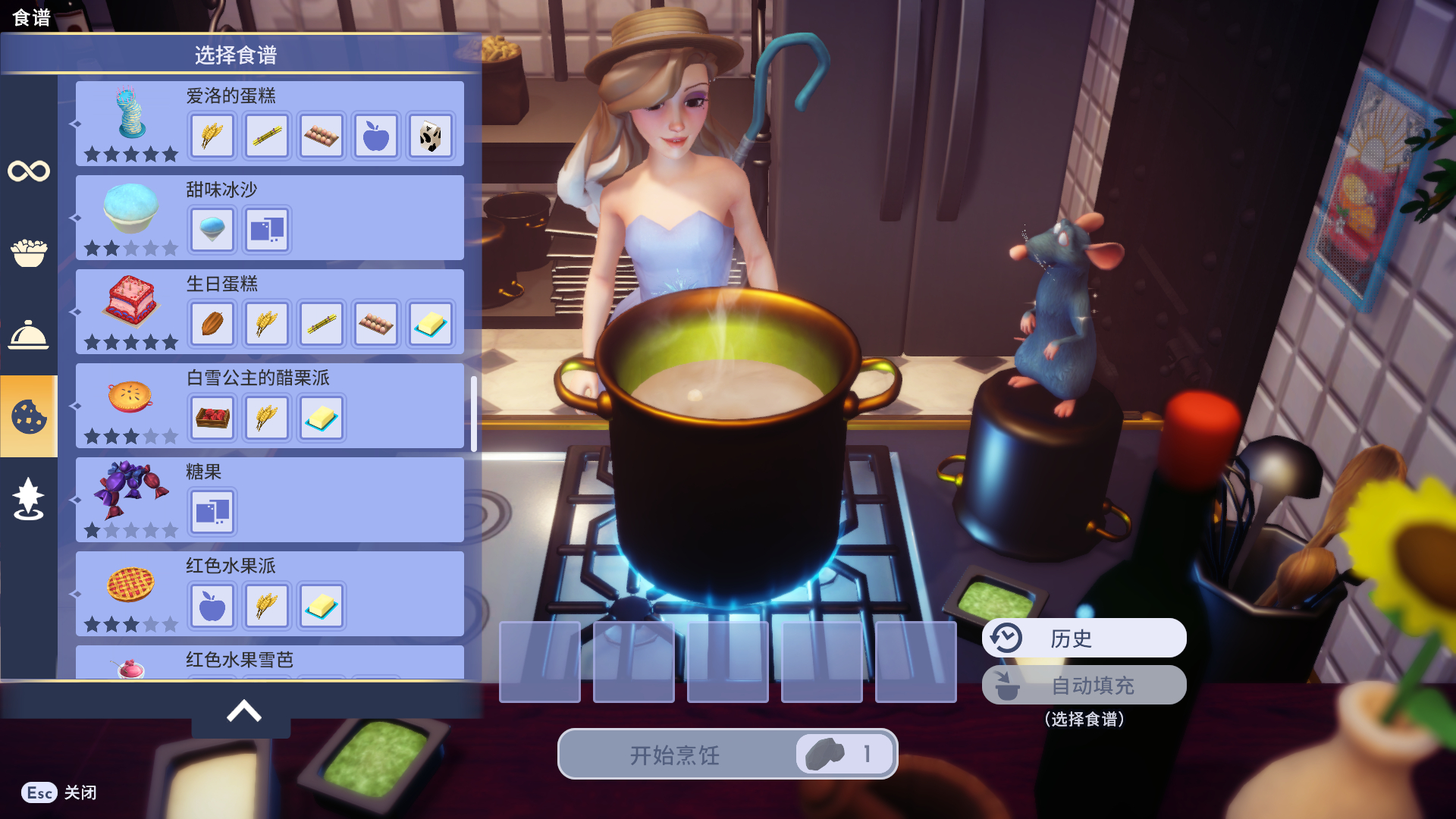The image size is (1456, 819).
Task: Click the 自动填充 auto-fill button
Action: pyautogui.click(x=1084, y=686)
